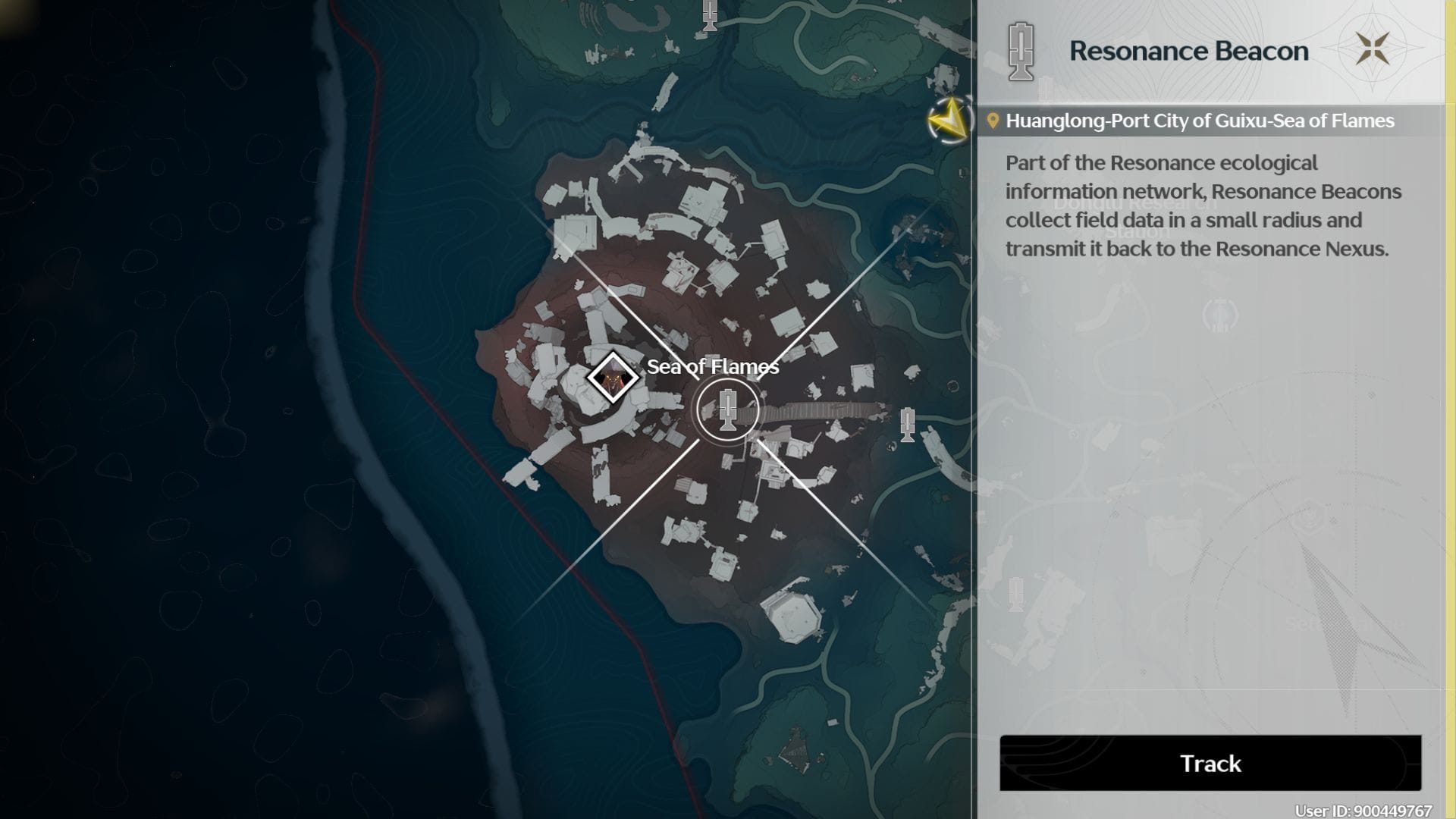The image size is (1456, 819).
Task: Click the Sea of Flames text label
Action: click(712, 367)
